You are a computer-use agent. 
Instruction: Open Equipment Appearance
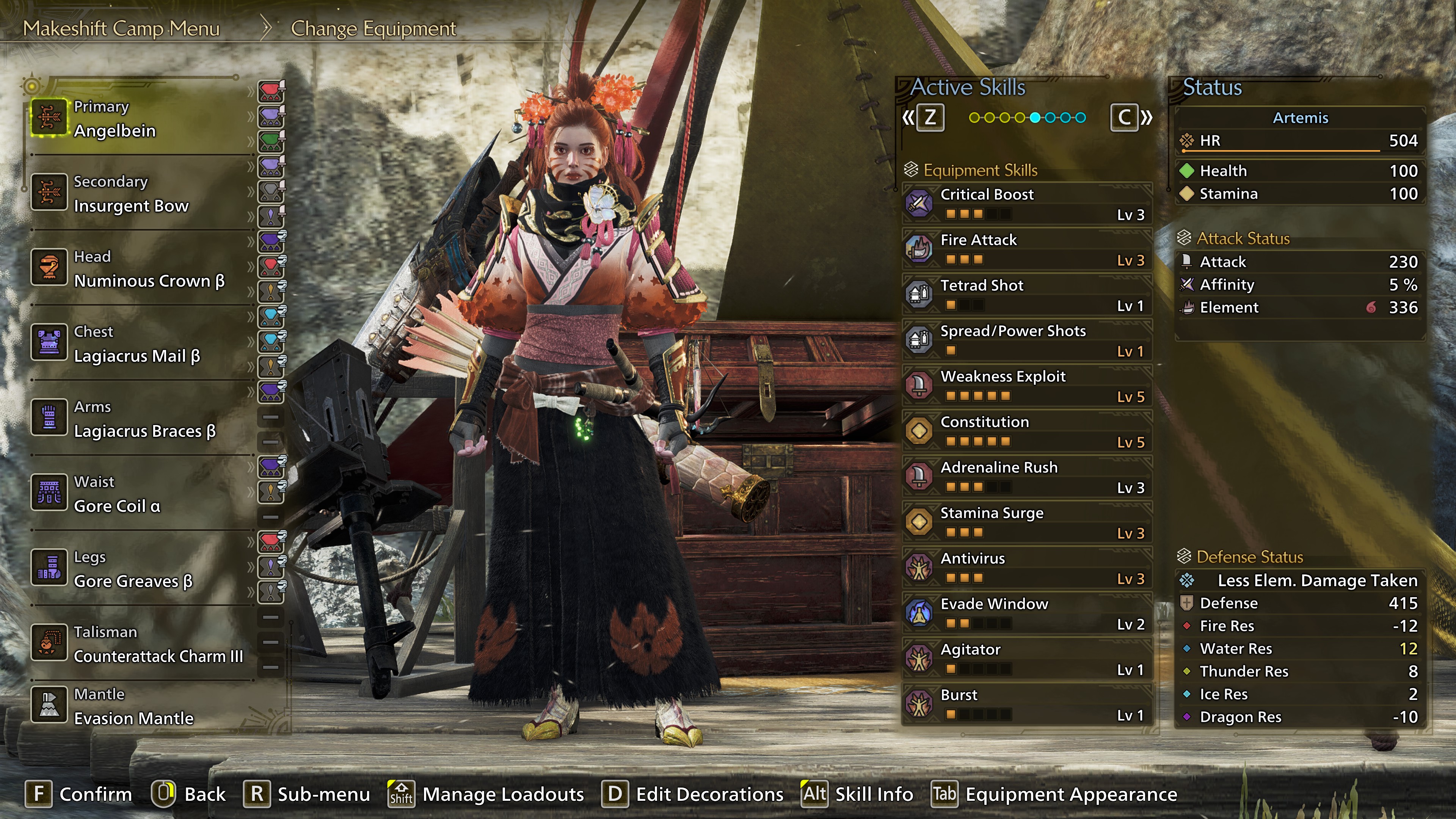pos(1055,794)
